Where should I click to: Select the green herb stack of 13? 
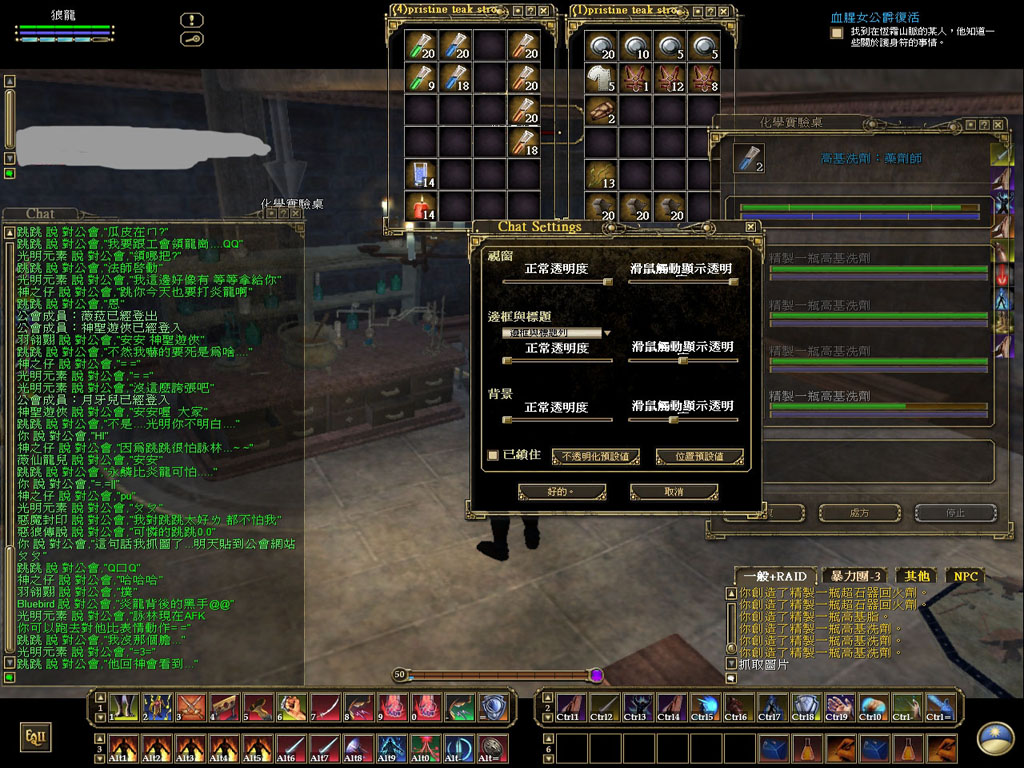point(601,176)
